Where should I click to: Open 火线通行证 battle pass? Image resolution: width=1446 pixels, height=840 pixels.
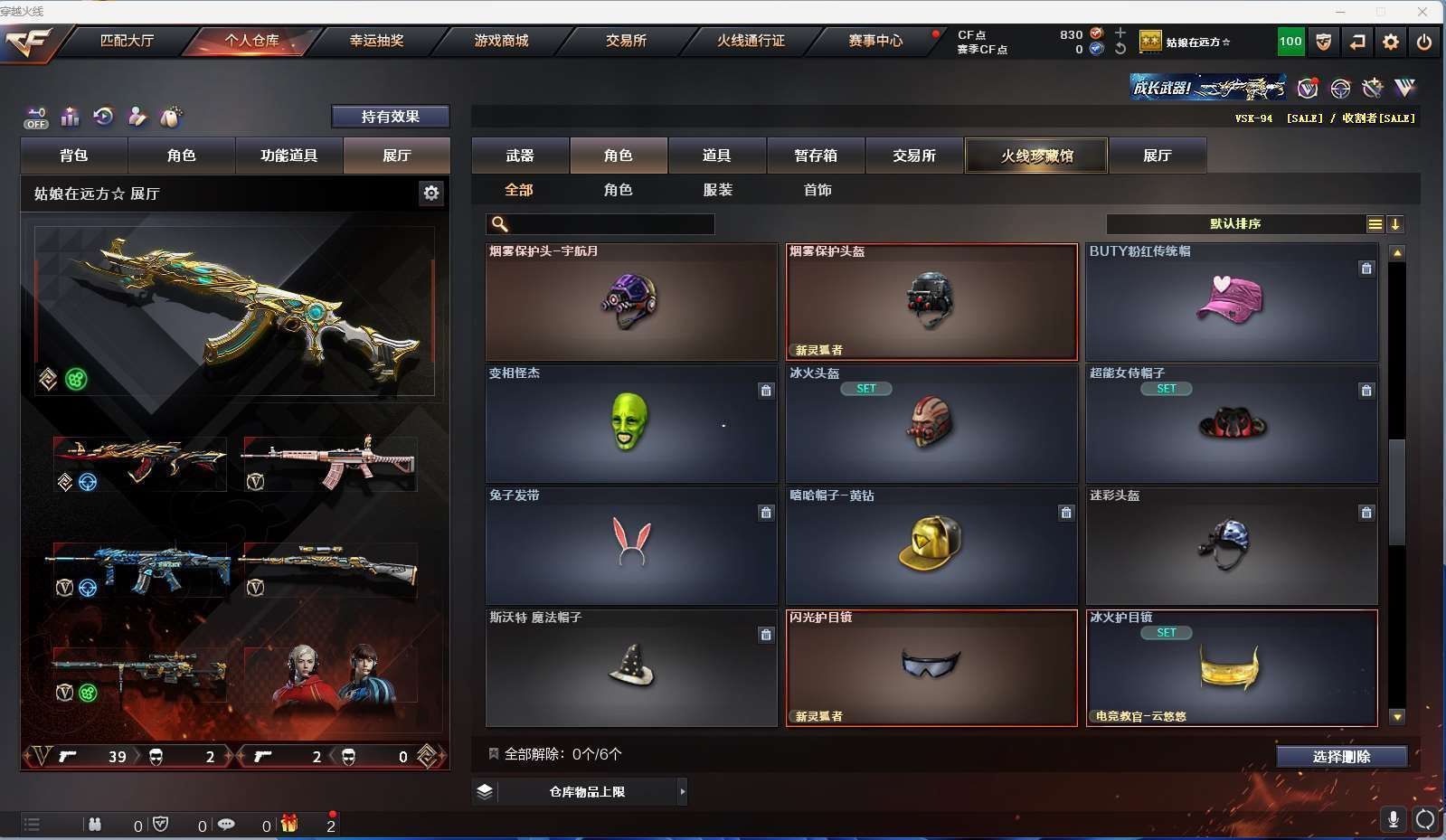point(751,41)
